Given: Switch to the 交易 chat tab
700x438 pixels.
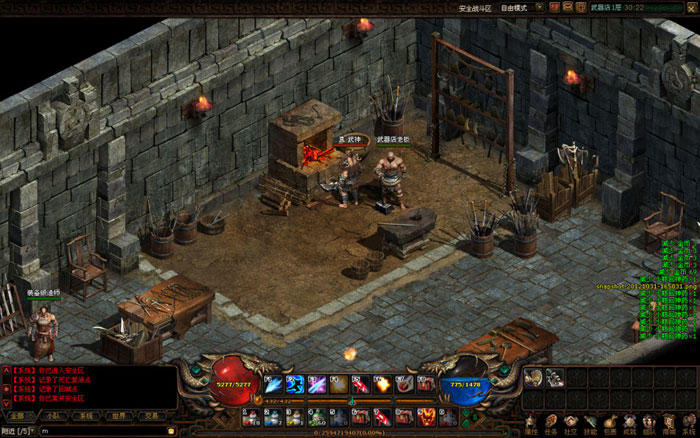Looking at the screenshot, I should pyautogui.click(x=152, y=415).
